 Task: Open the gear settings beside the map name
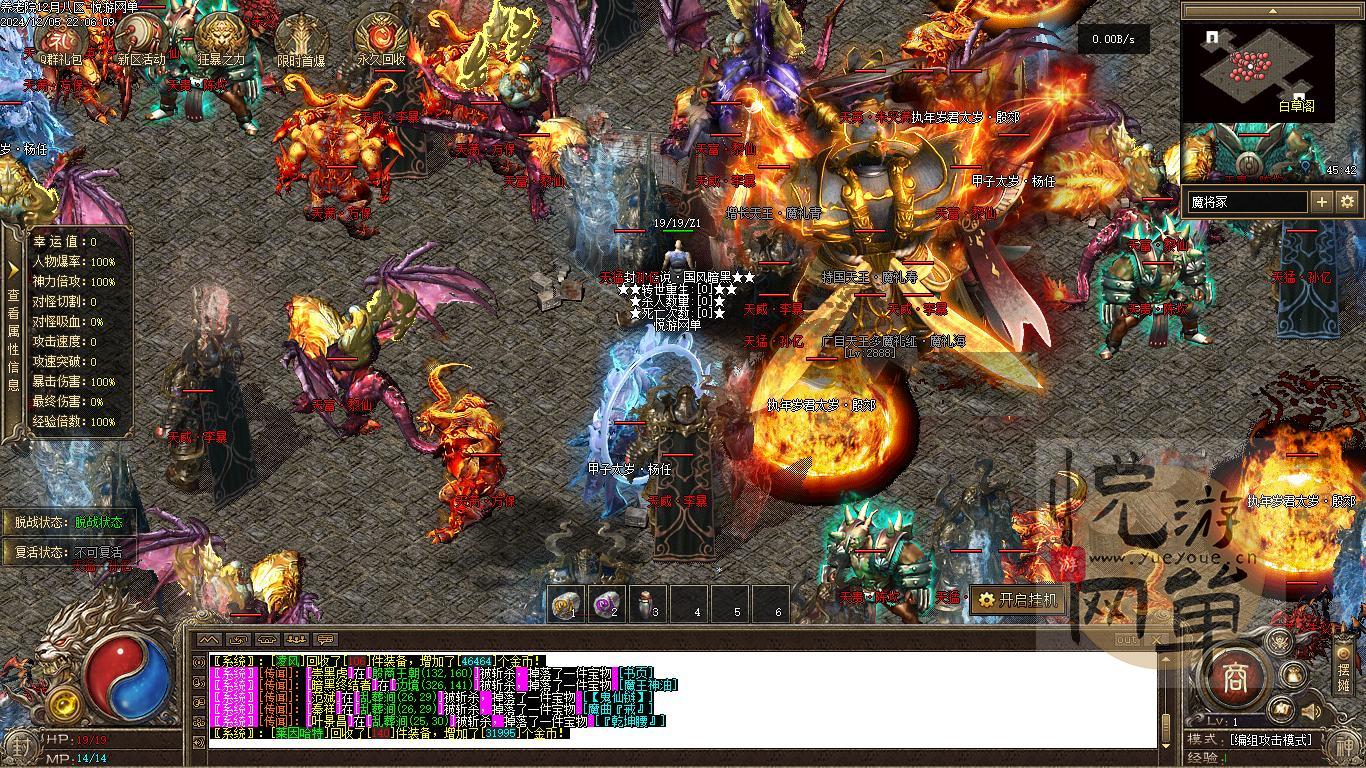(x=1347, y=202)
